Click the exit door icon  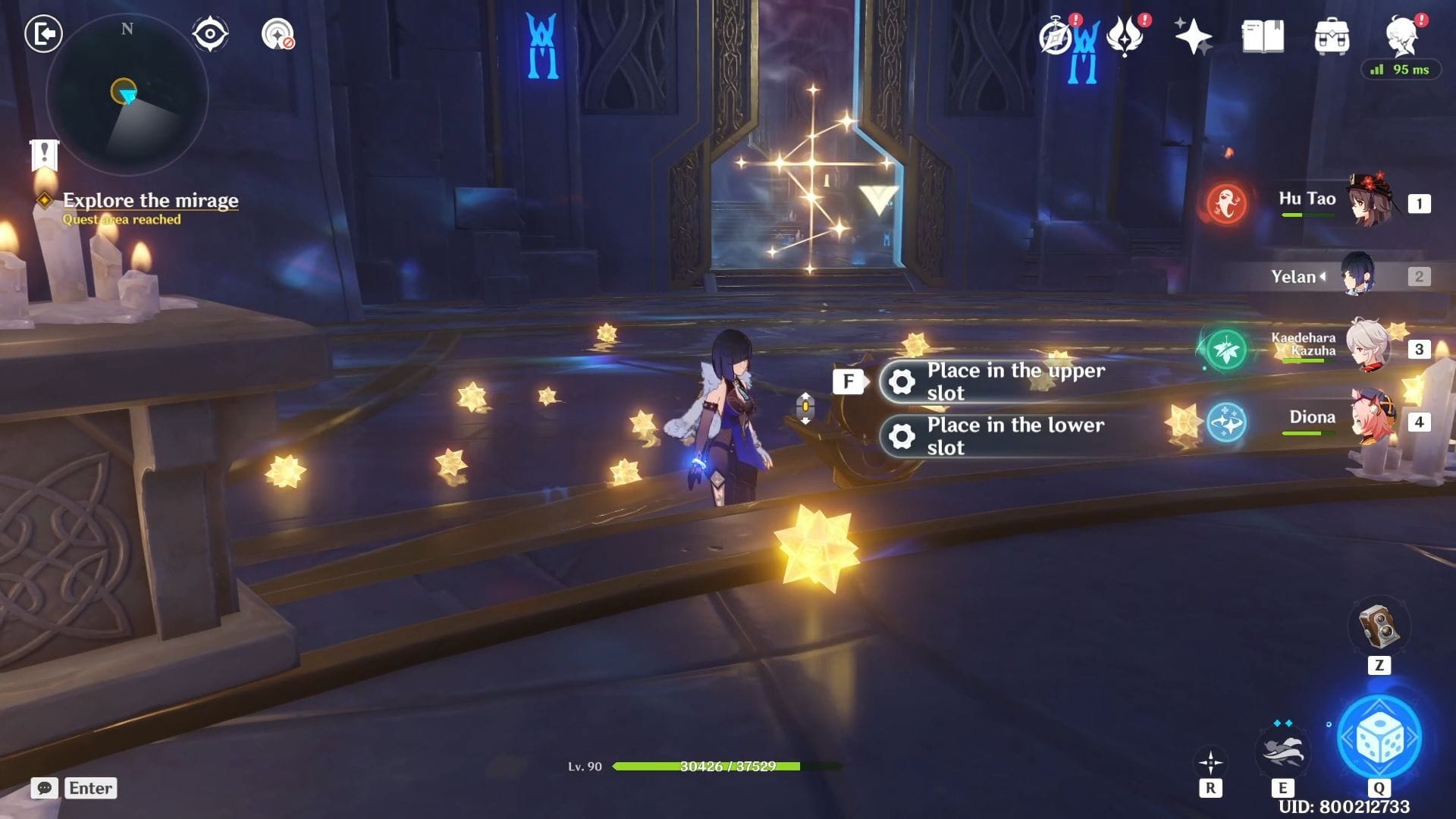[43, 34]
